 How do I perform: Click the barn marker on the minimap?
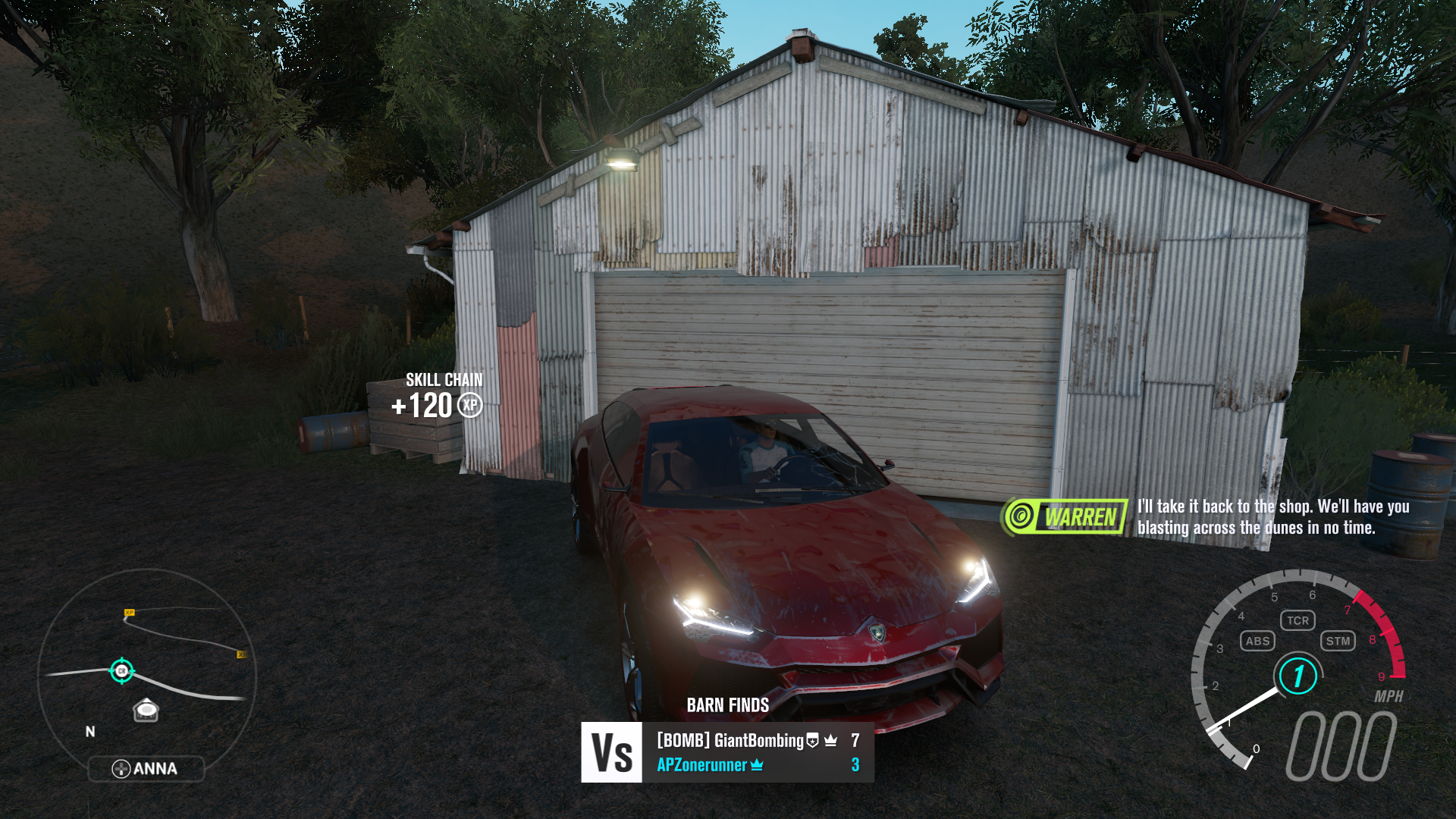coord(146,711)
